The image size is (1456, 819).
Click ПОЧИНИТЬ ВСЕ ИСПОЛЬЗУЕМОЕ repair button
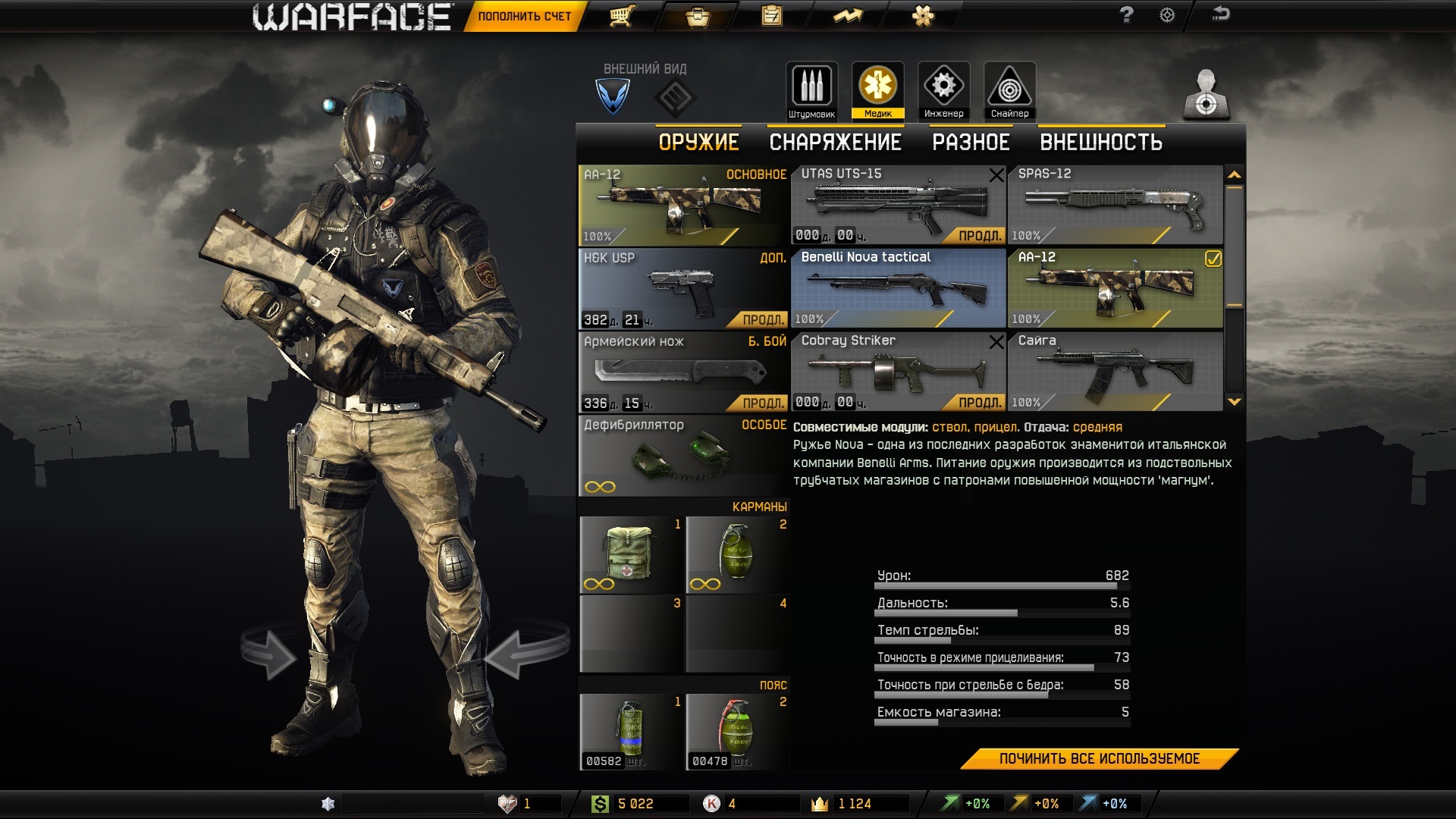[x=1099, y=759]
